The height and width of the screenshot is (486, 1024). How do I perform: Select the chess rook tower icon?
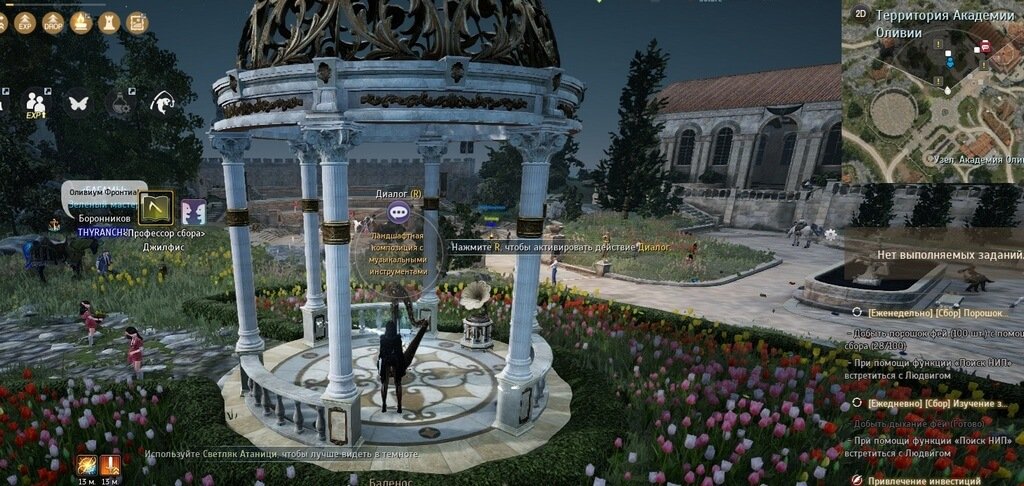coord(109,22)
